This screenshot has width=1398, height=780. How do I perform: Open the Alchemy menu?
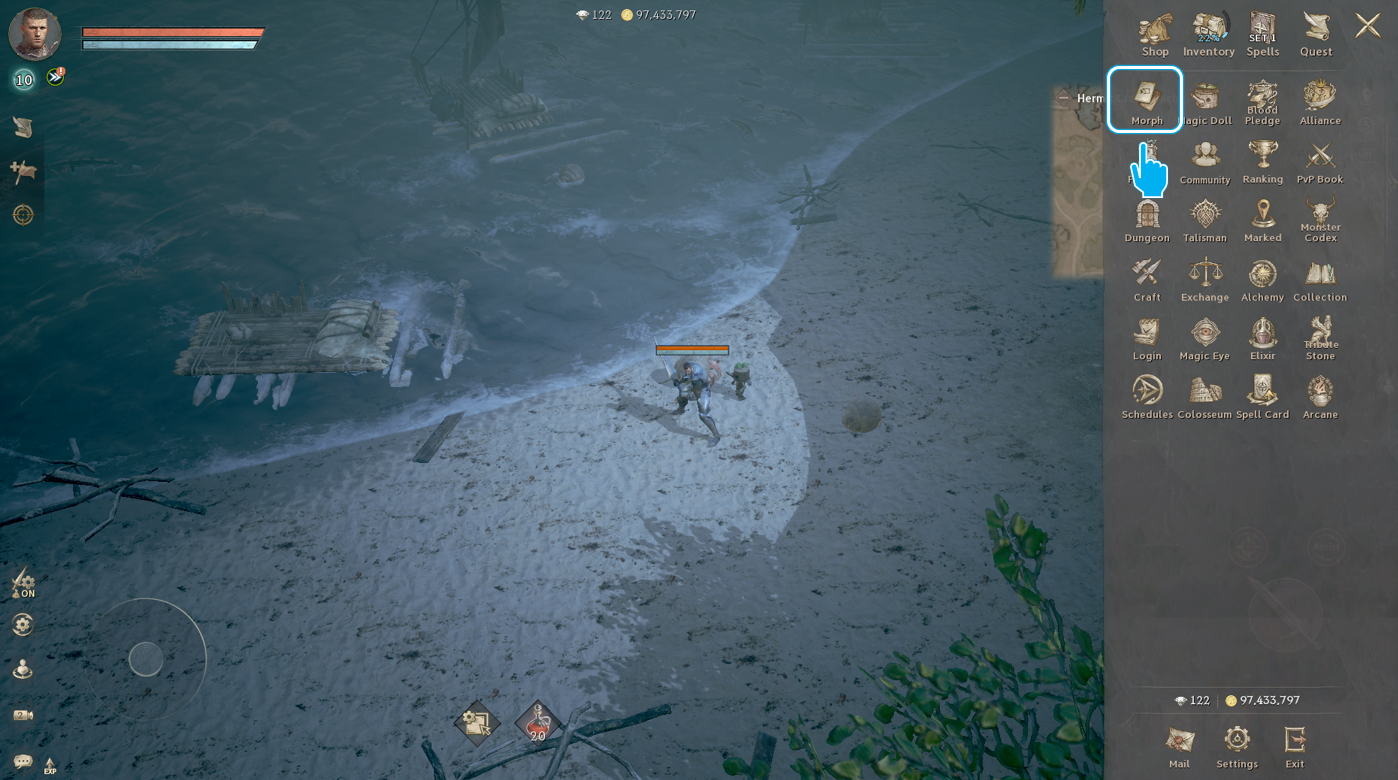coord(1262,279)
